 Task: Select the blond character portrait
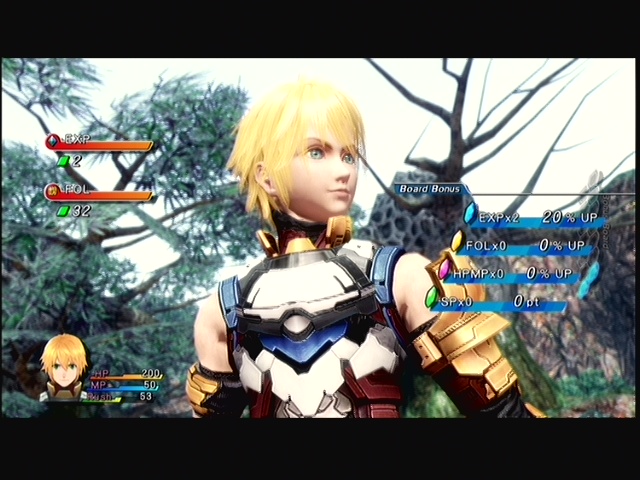(63, 366)
